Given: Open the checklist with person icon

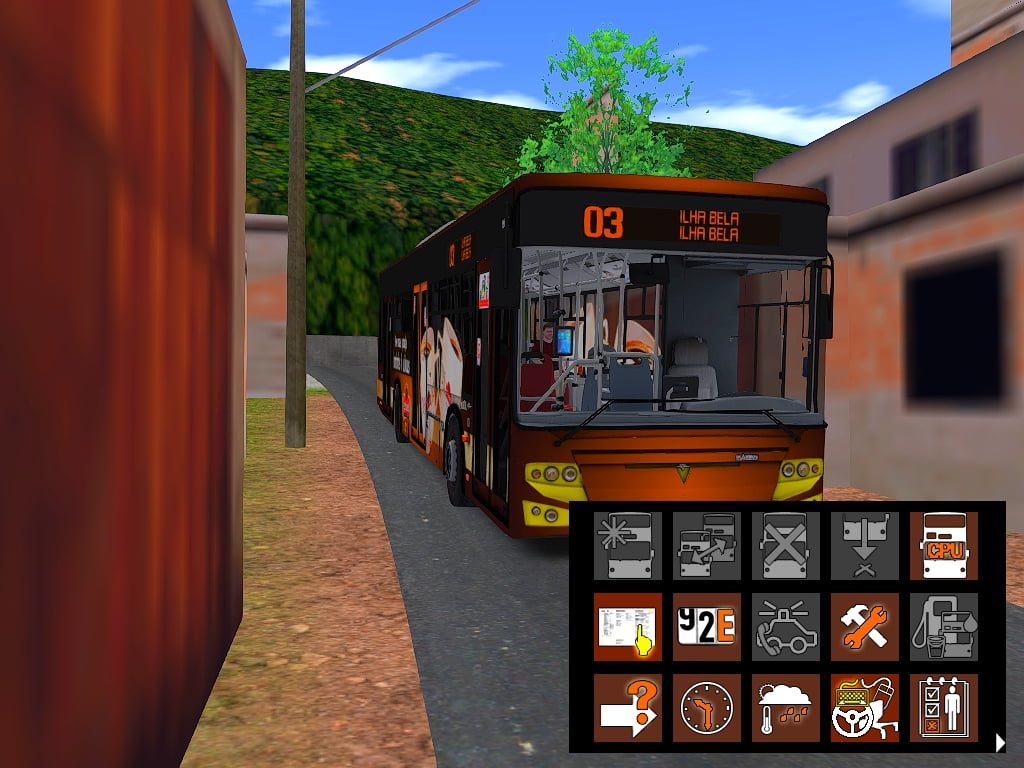Looking at the screenshot, I should coord(943,708).
